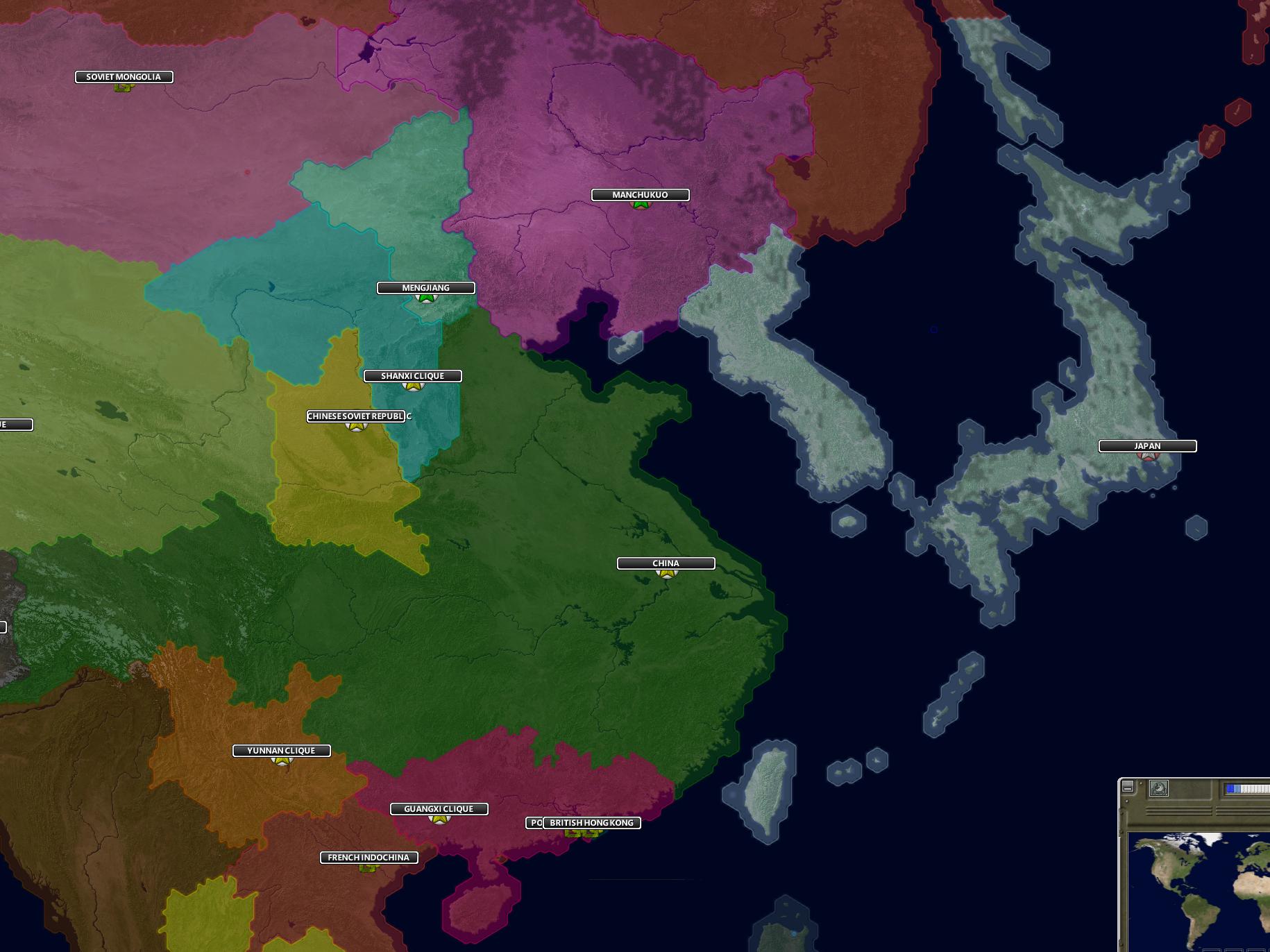1270x952 pixels.
Task: Select the partially hidden POrtuguese Macau label
Action: coord(534,823)
